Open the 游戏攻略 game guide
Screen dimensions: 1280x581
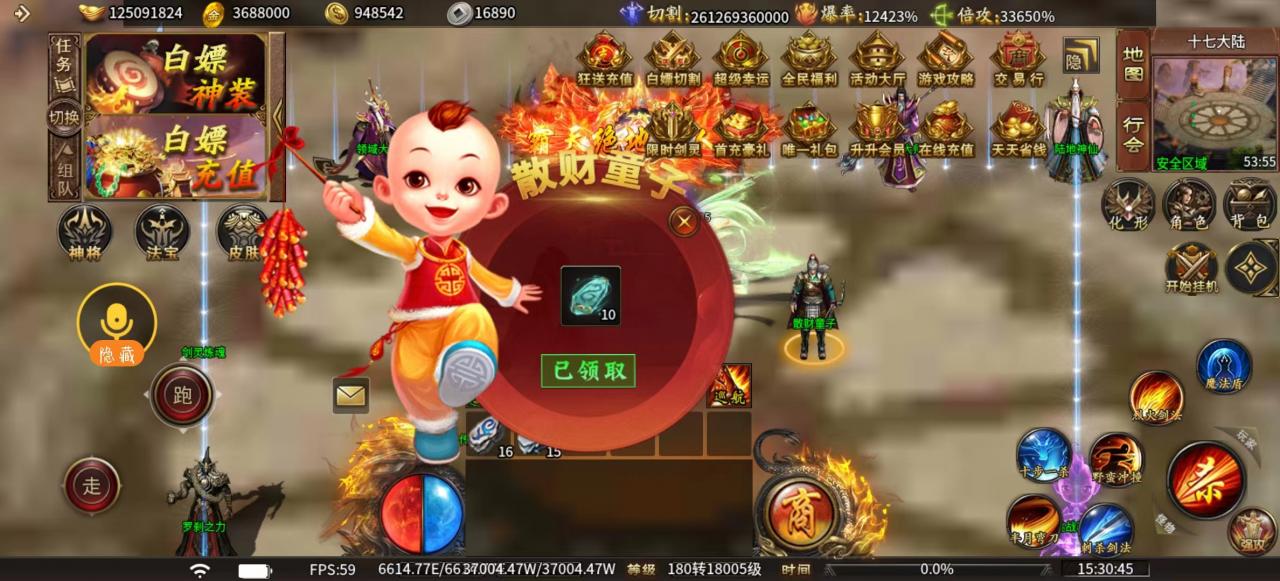(945, 58)
